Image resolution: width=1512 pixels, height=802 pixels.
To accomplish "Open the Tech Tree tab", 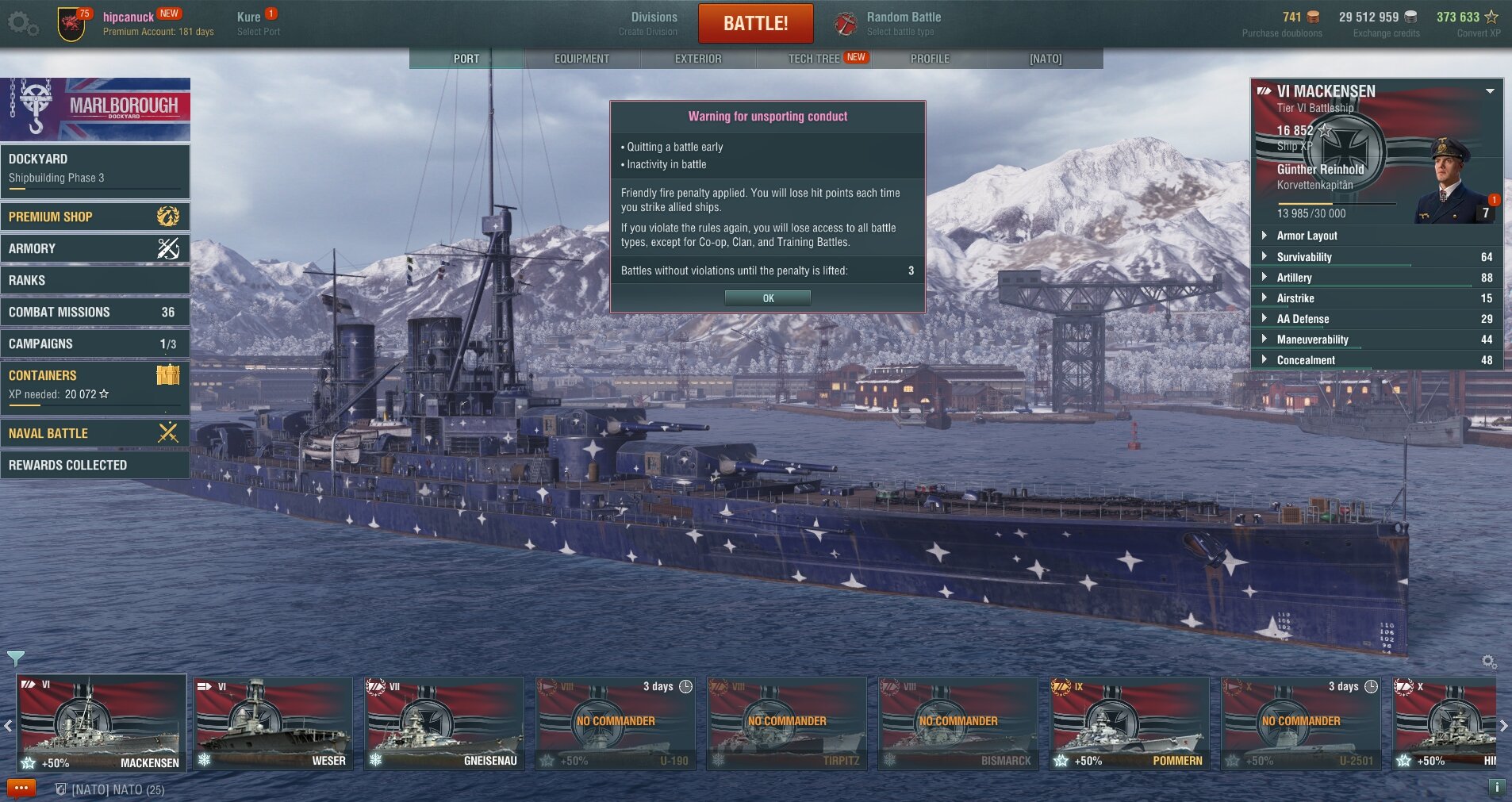I will [814, 59].
